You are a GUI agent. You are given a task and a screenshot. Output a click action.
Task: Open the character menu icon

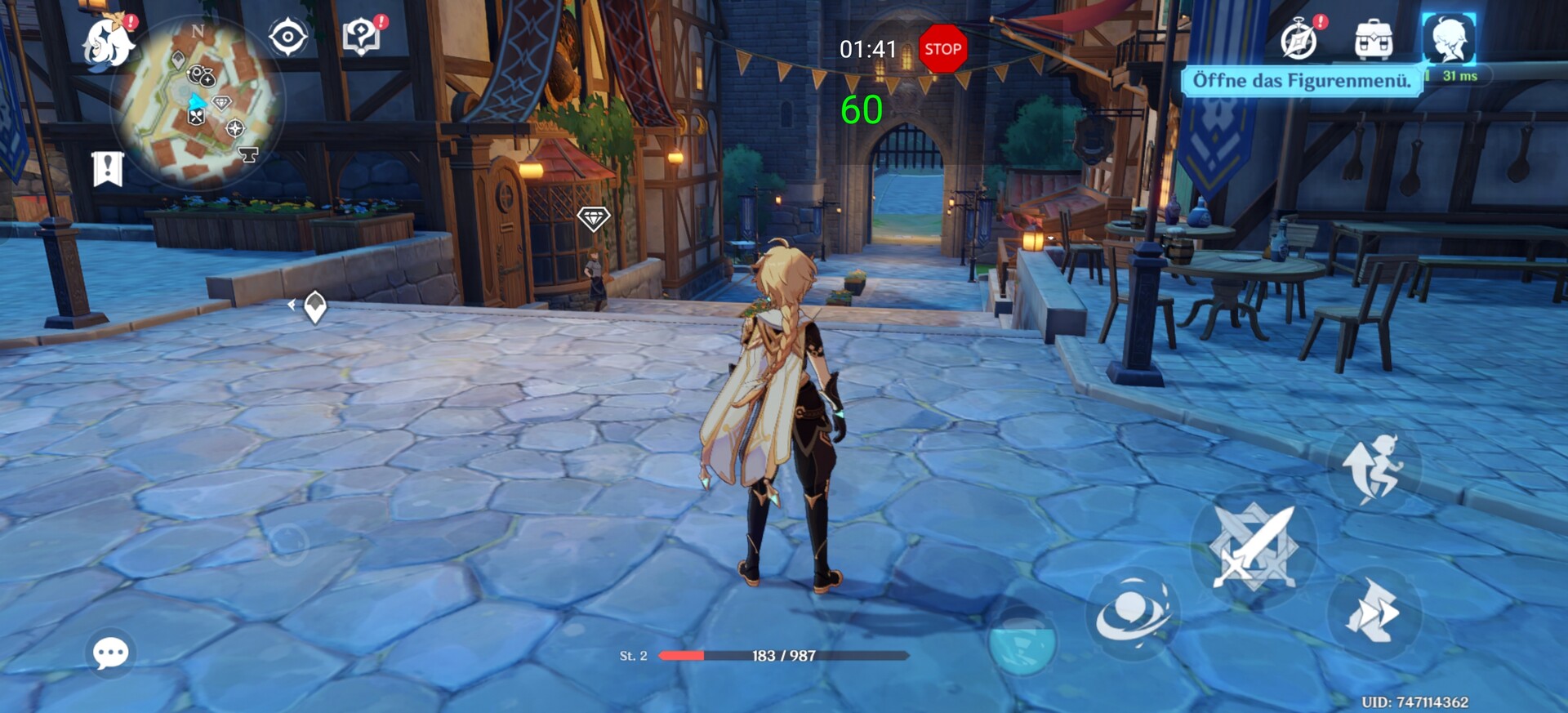1449,39
